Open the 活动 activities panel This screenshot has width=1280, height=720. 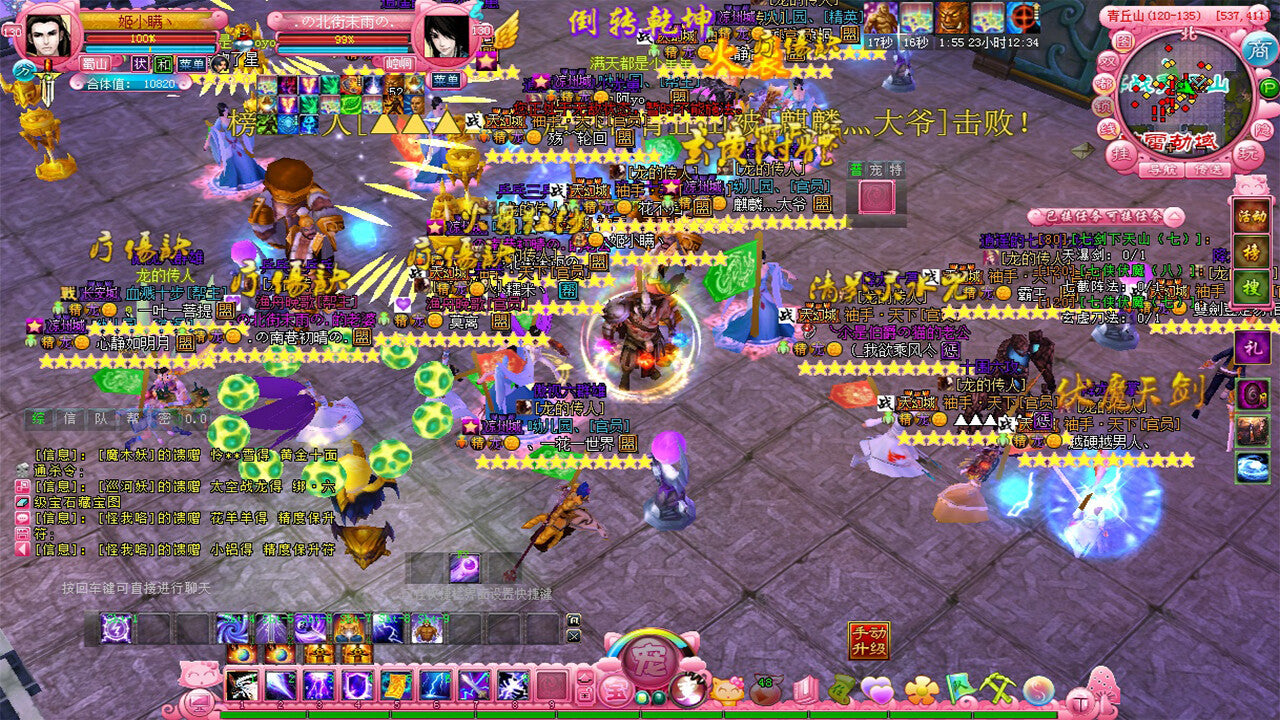(x=1252, y=216)
